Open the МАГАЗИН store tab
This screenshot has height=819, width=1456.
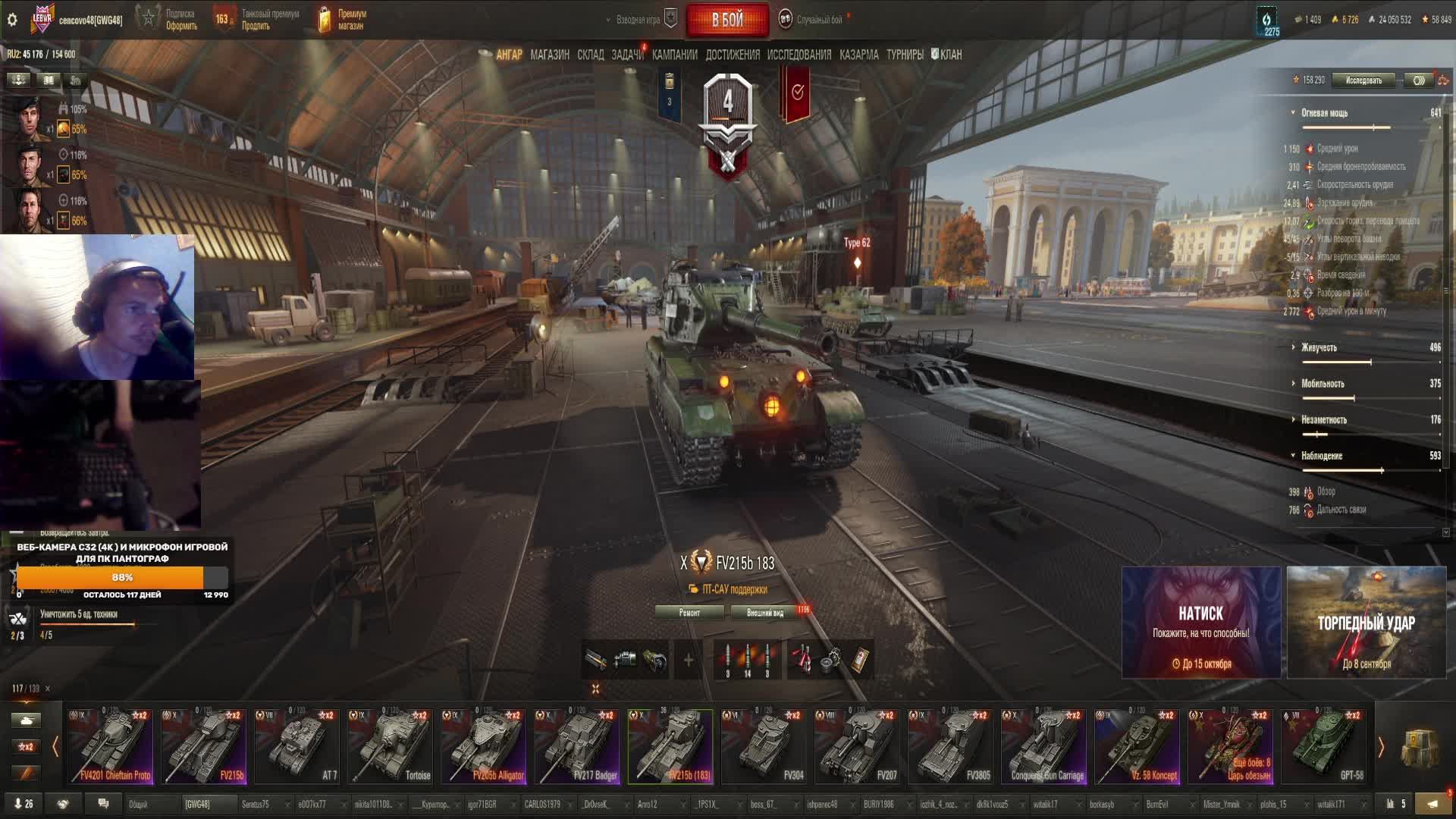tap(550, 55)
